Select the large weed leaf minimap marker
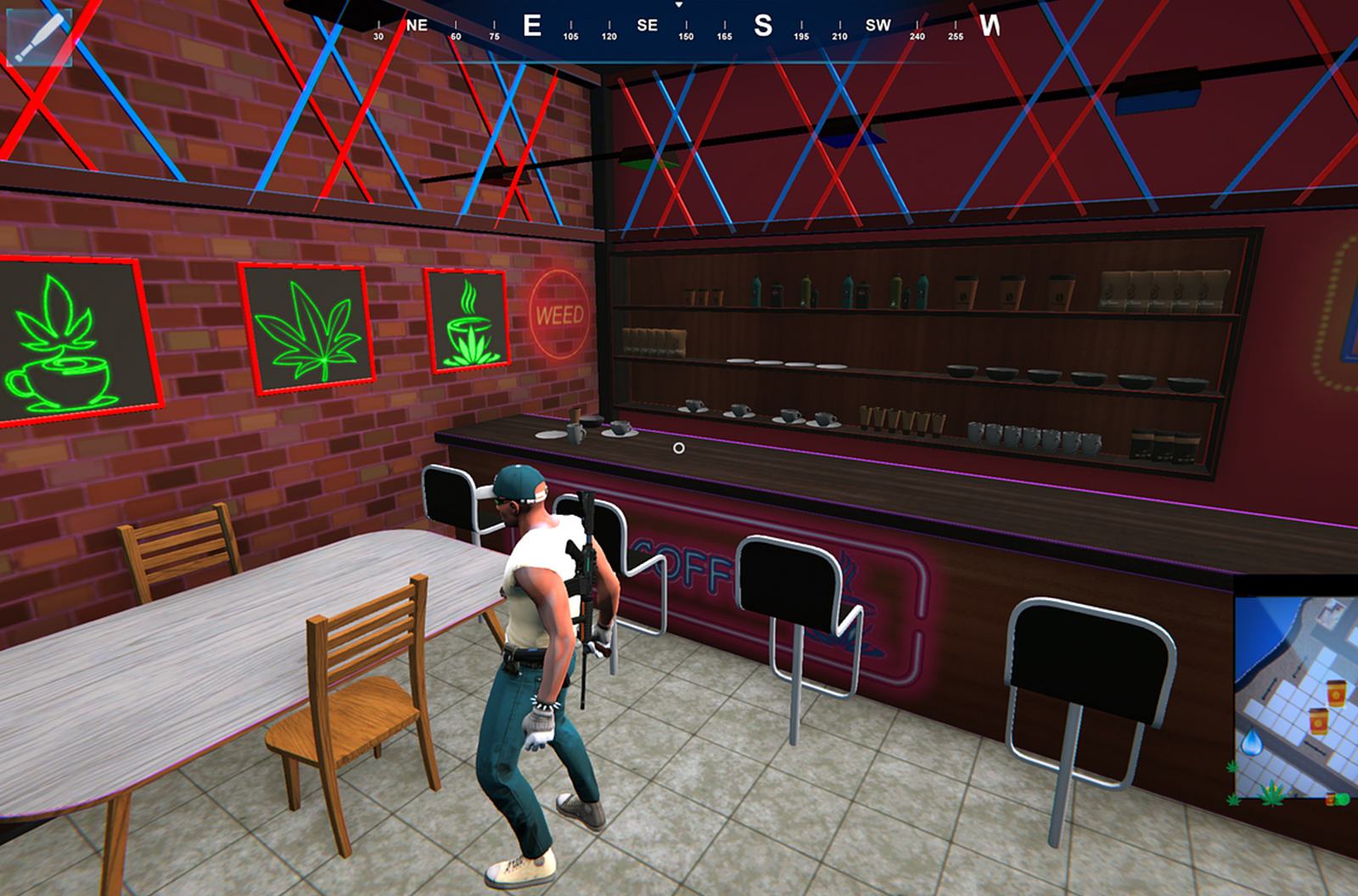 click(1271, 793)
